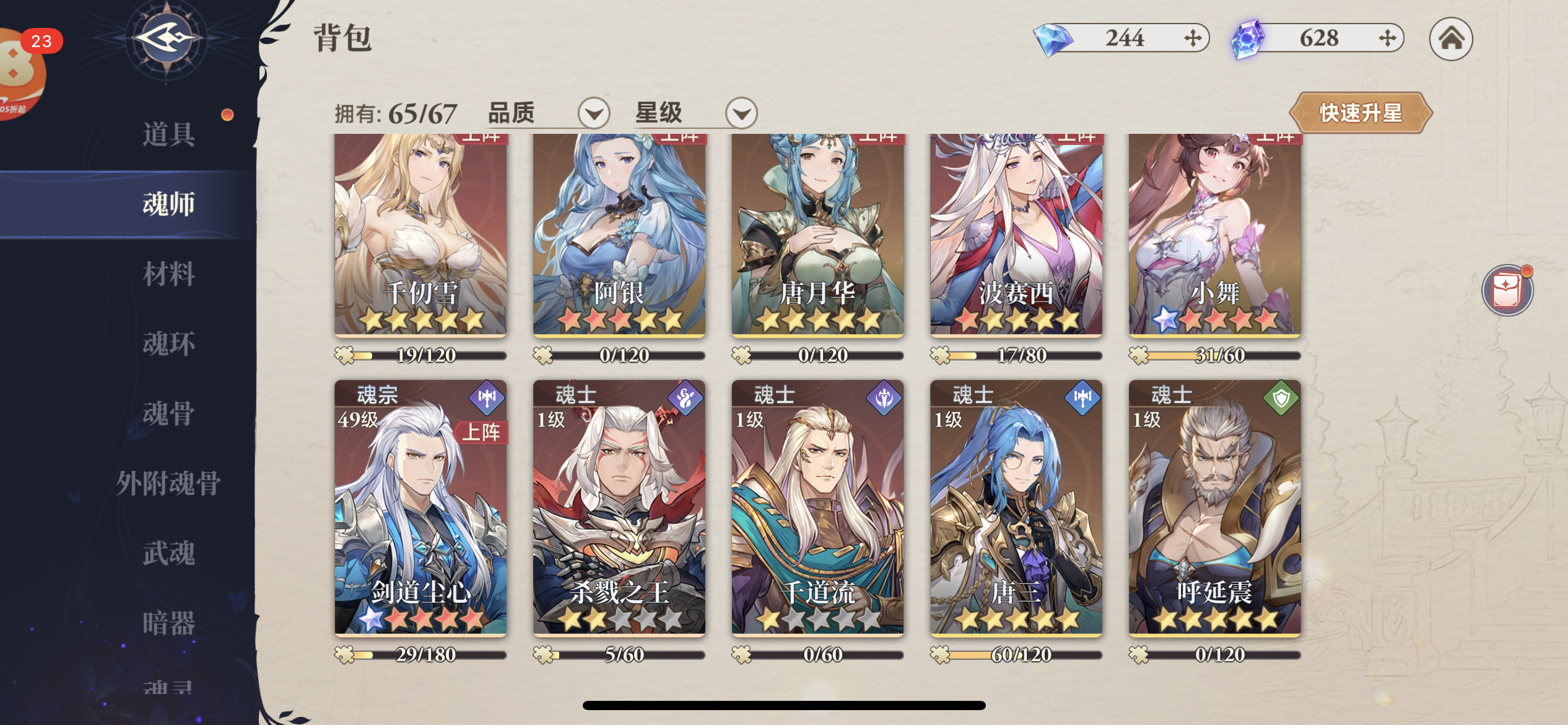Expand the 品质 quality filter dropdown
The height and width of the screenshot is (725, 1568).
tap(593, 113)
